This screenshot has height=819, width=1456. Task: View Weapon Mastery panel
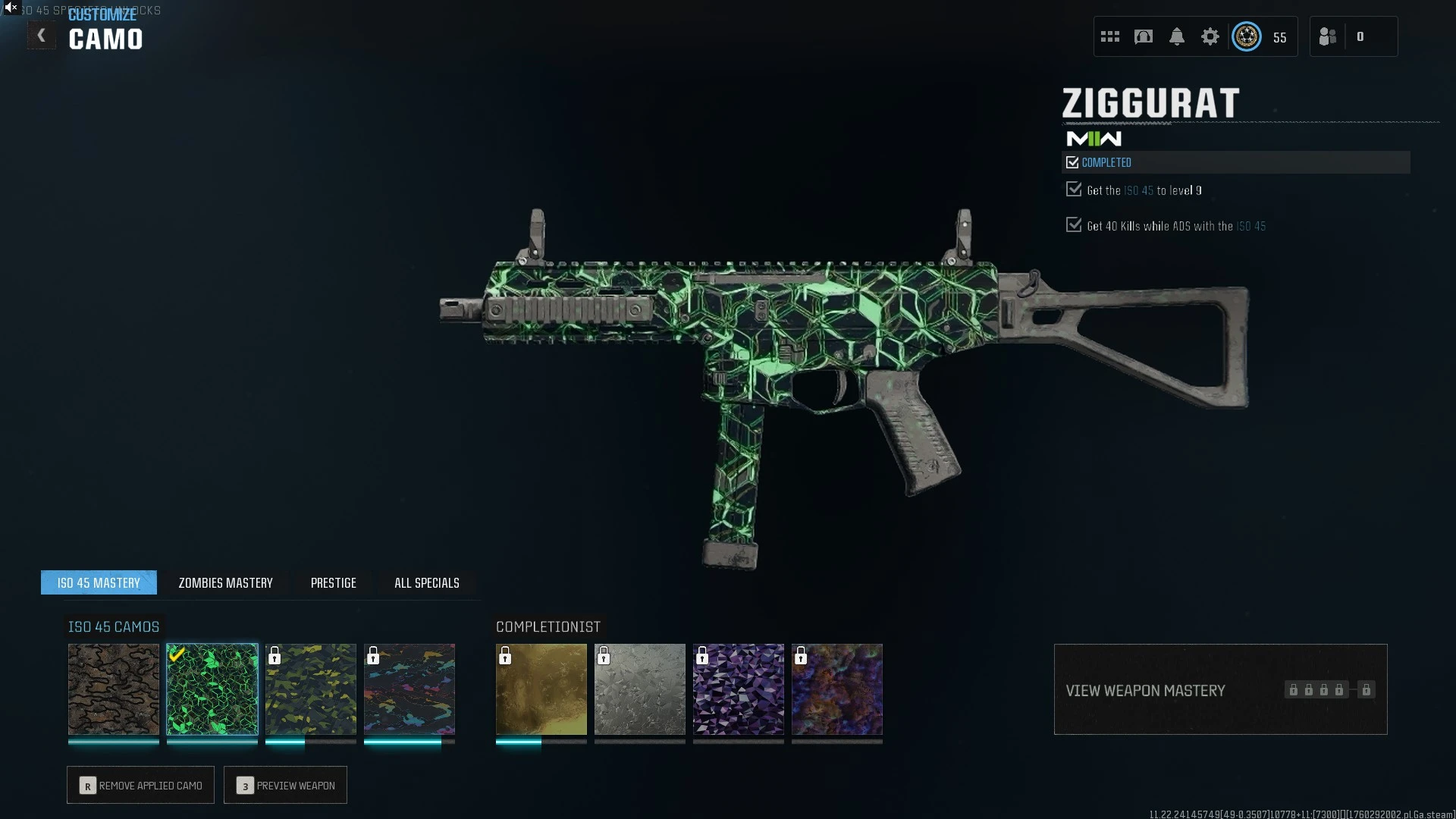1220,689
